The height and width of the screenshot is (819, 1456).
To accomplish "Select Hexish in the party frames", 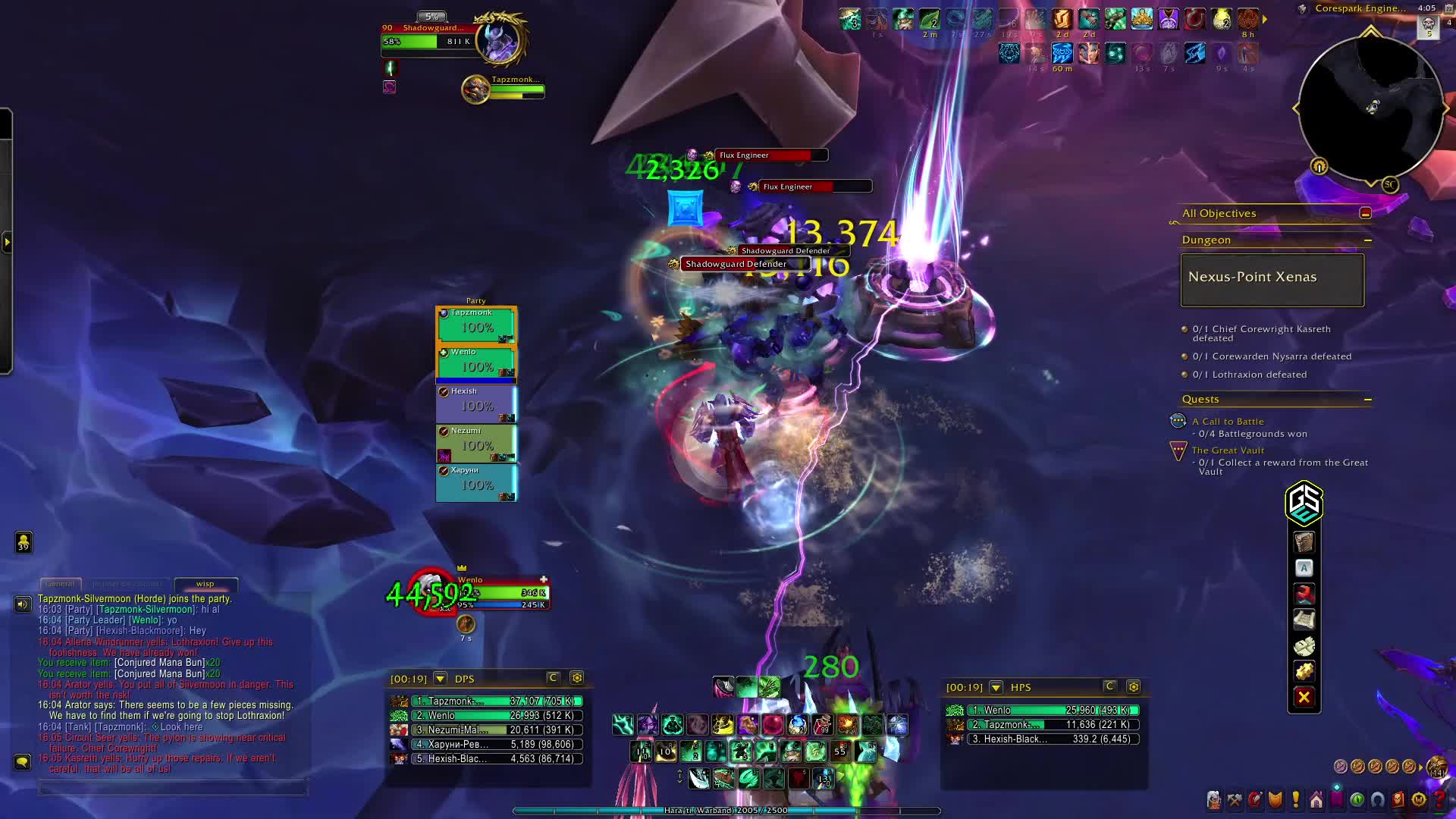I will [x=476, y=403].
